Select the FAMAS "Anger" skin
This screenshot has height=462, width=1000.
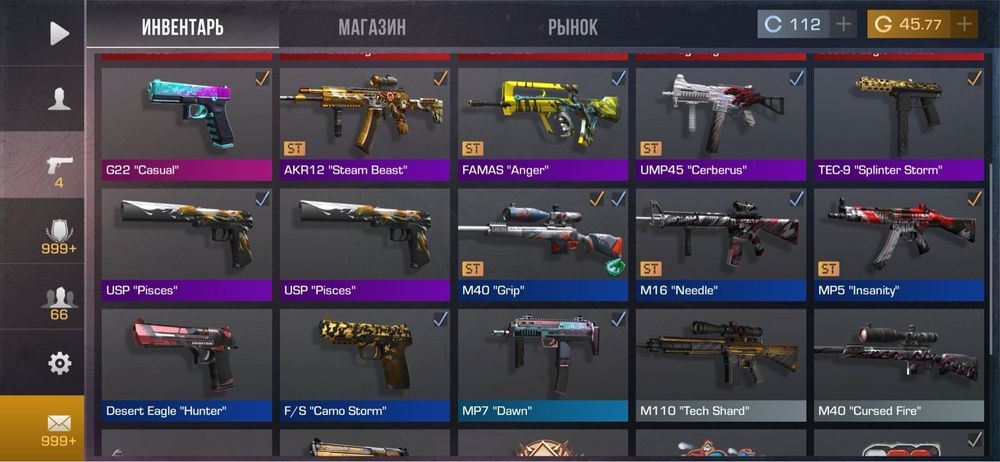544,120
